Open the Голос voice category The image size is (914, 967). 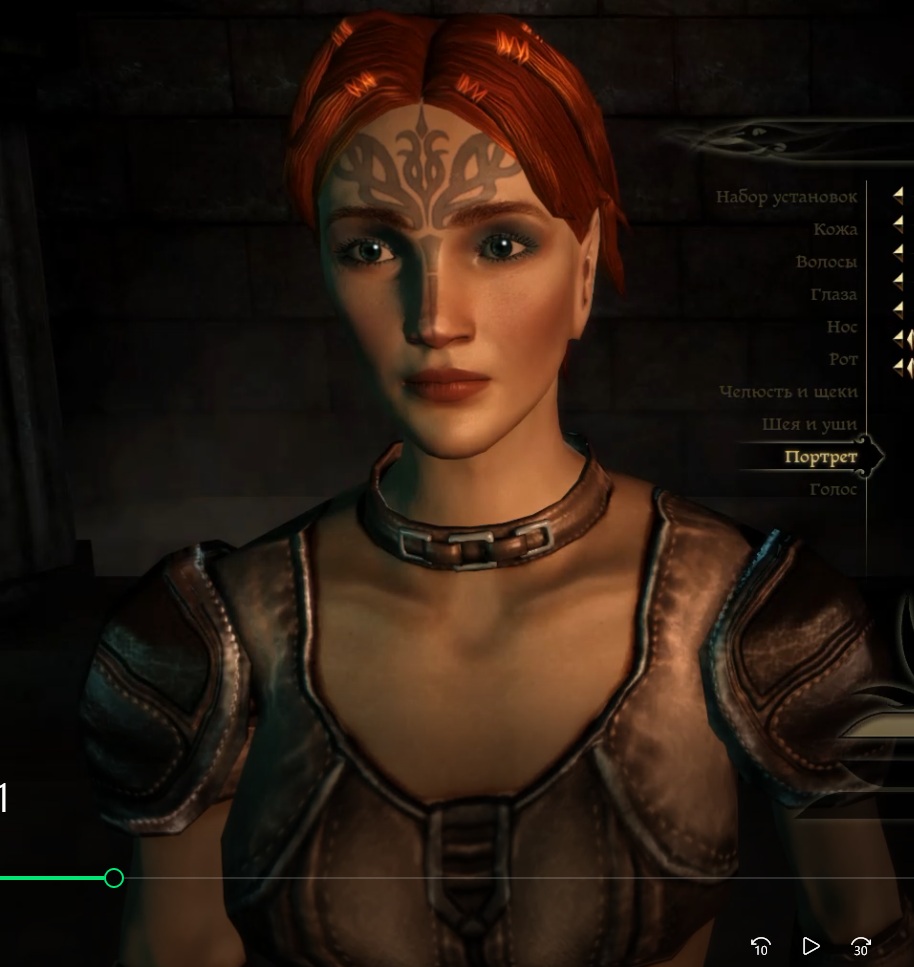coord(833,489)
